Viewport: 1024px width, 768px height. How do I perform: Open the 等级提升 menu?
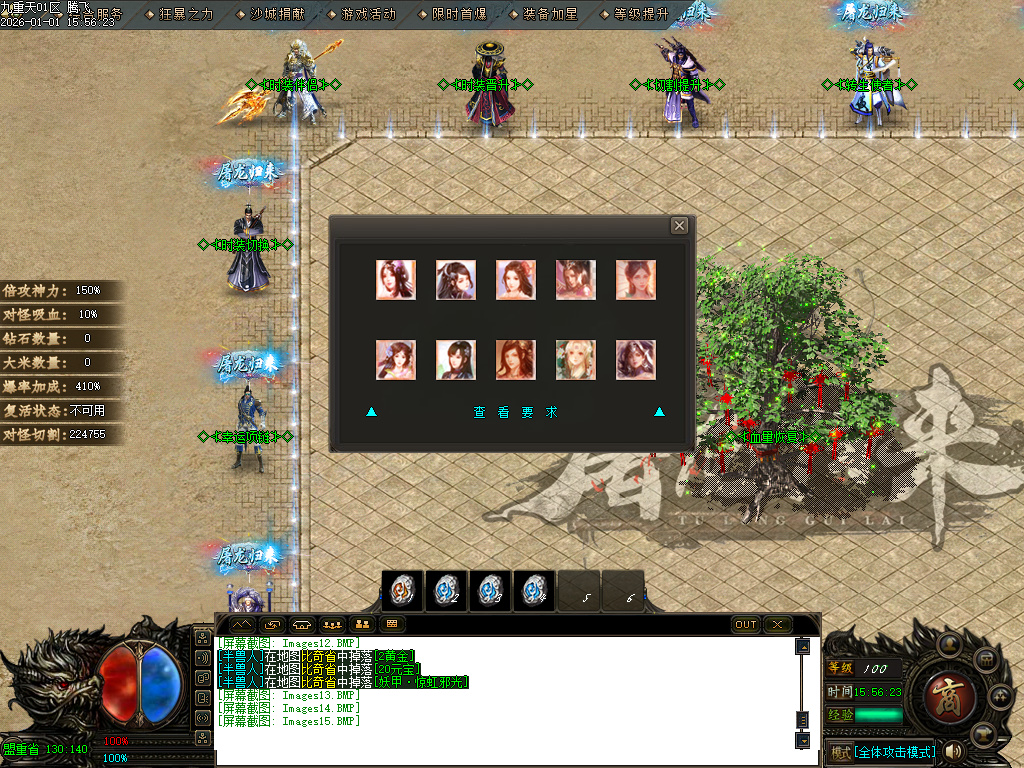(x=641, y=14)
